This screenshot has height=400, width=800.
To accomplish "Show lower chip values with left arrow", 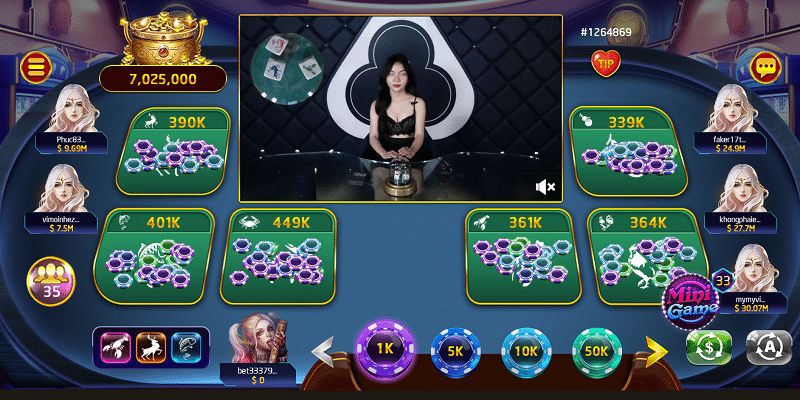I will click(324, 351).
